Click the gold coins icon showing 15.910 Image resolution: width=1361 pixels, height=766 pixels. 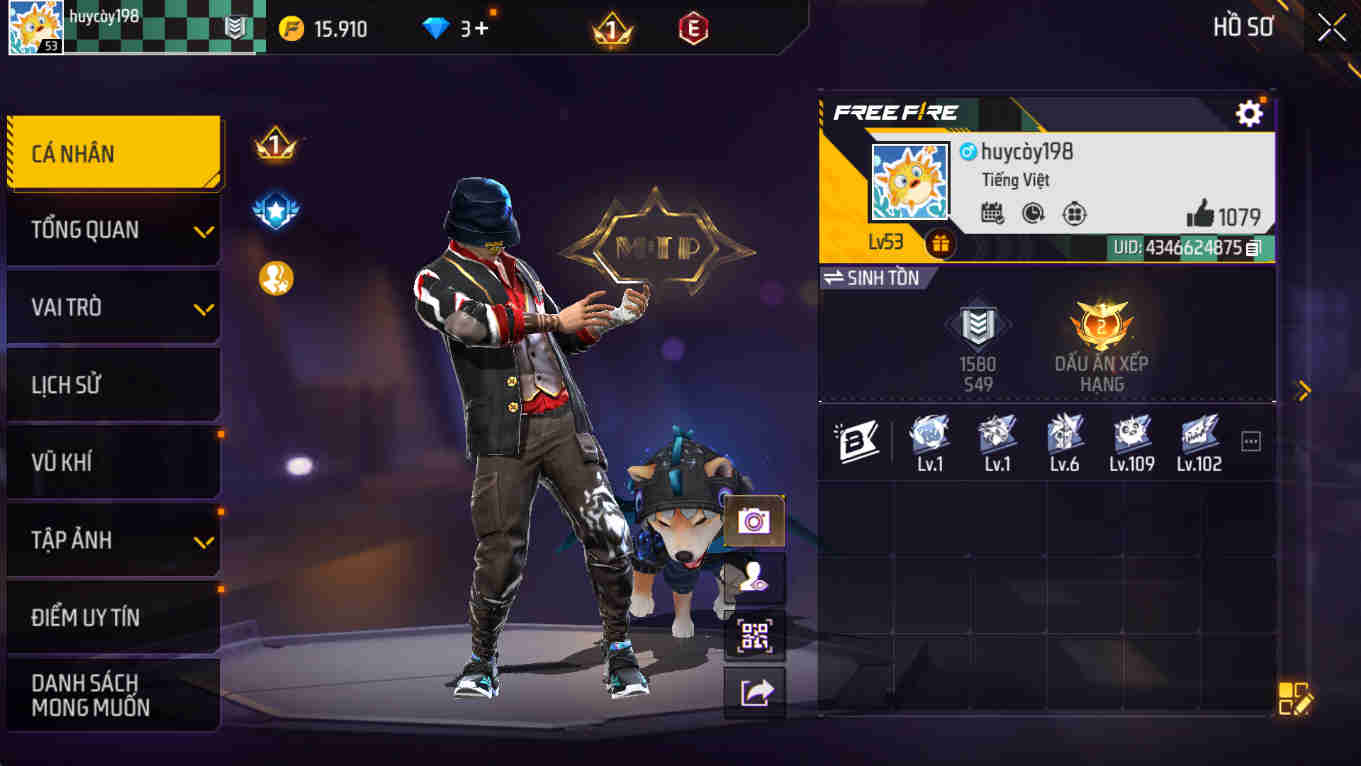[x=291, y=28]
